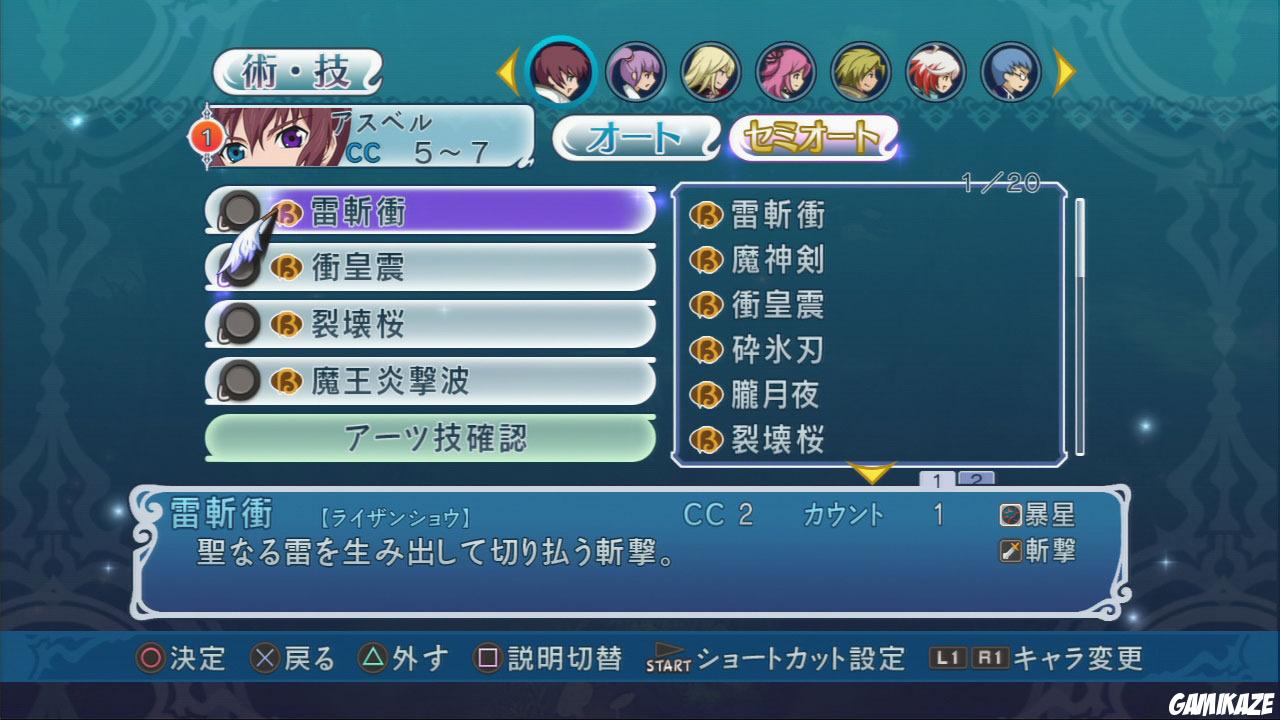Select Pascal's red-and-white haired portrait icon
Viewport: 1280px width, 720px height.
[x=935, y=71]
